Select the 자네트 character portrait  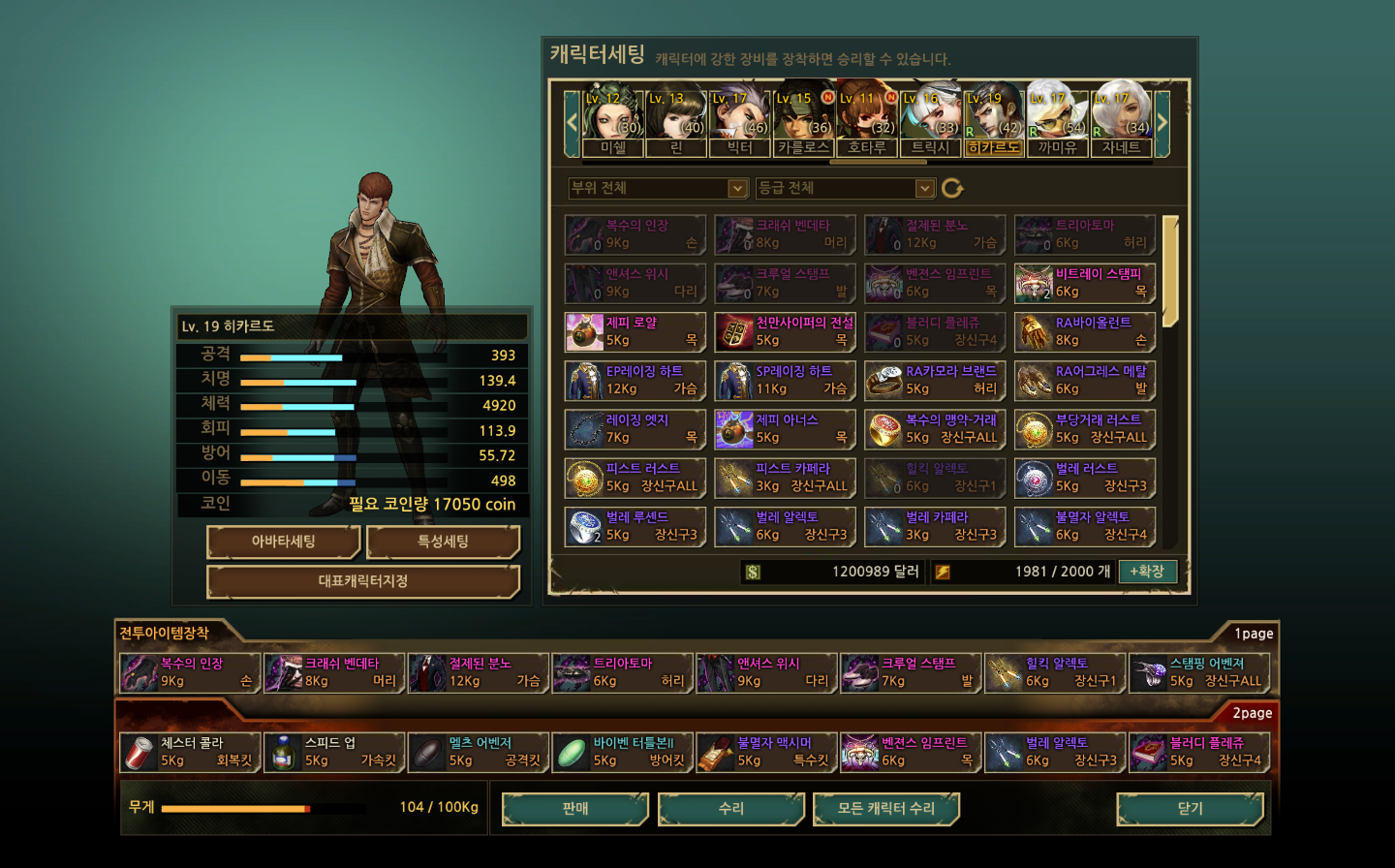pyautogui.click(x=1121, y=120)
